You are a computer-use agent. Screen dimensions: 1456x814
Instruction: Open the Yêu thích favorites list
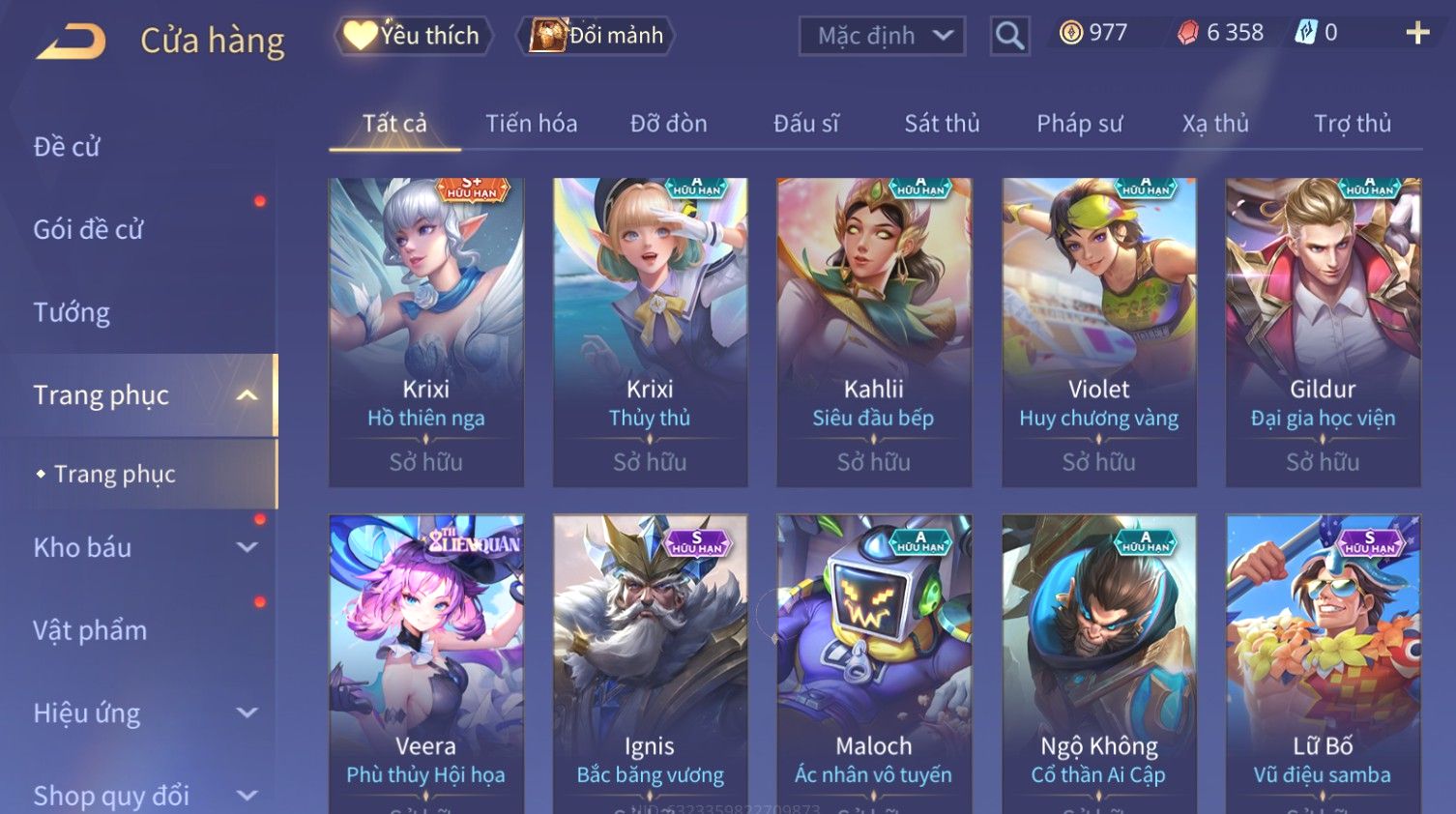[x=414, y=36]
